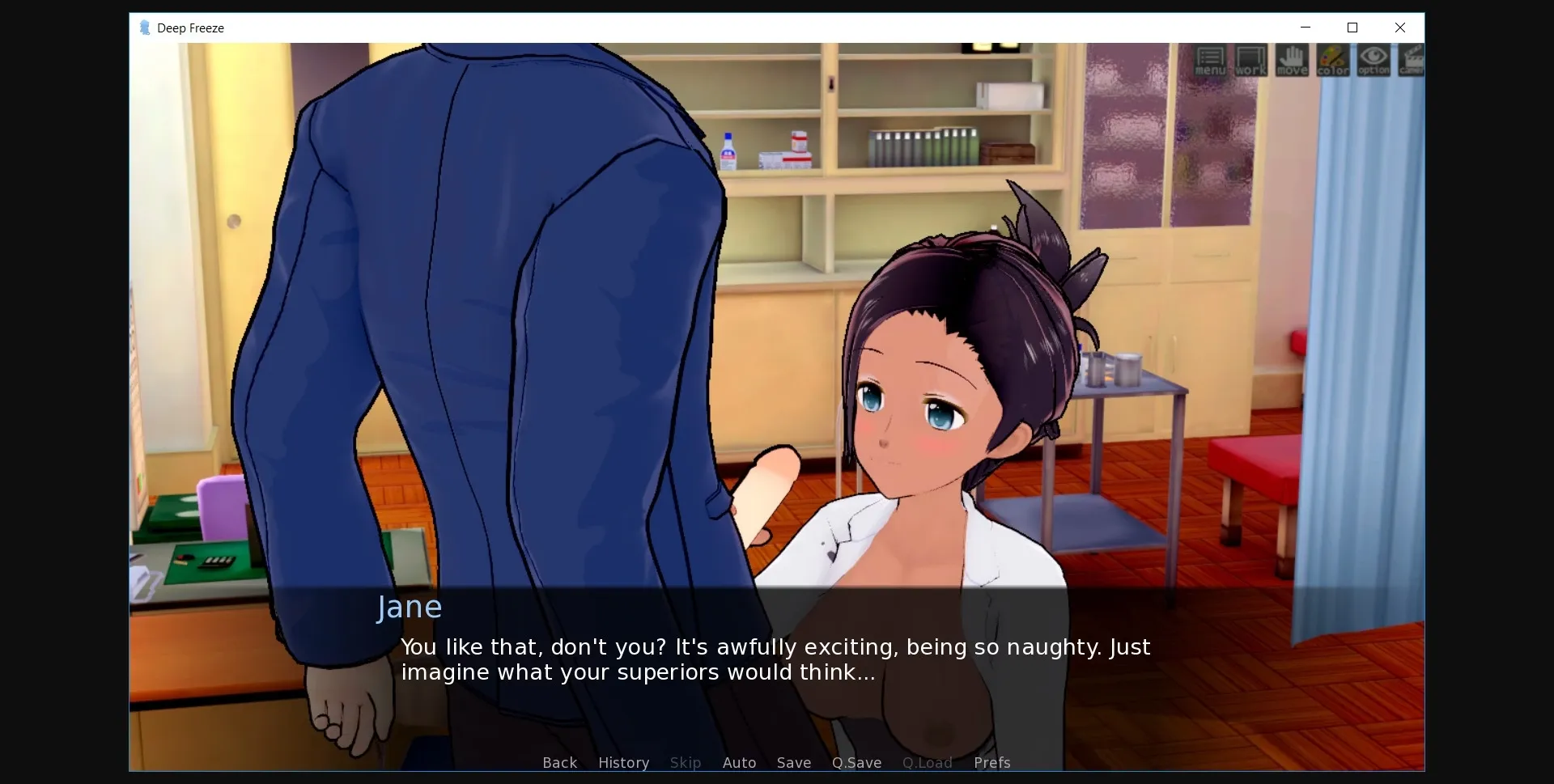The height and width of the screenshot is (784, 1554).
Task: Maximize the Deep Freeze window
Action: coord(1352,28)
